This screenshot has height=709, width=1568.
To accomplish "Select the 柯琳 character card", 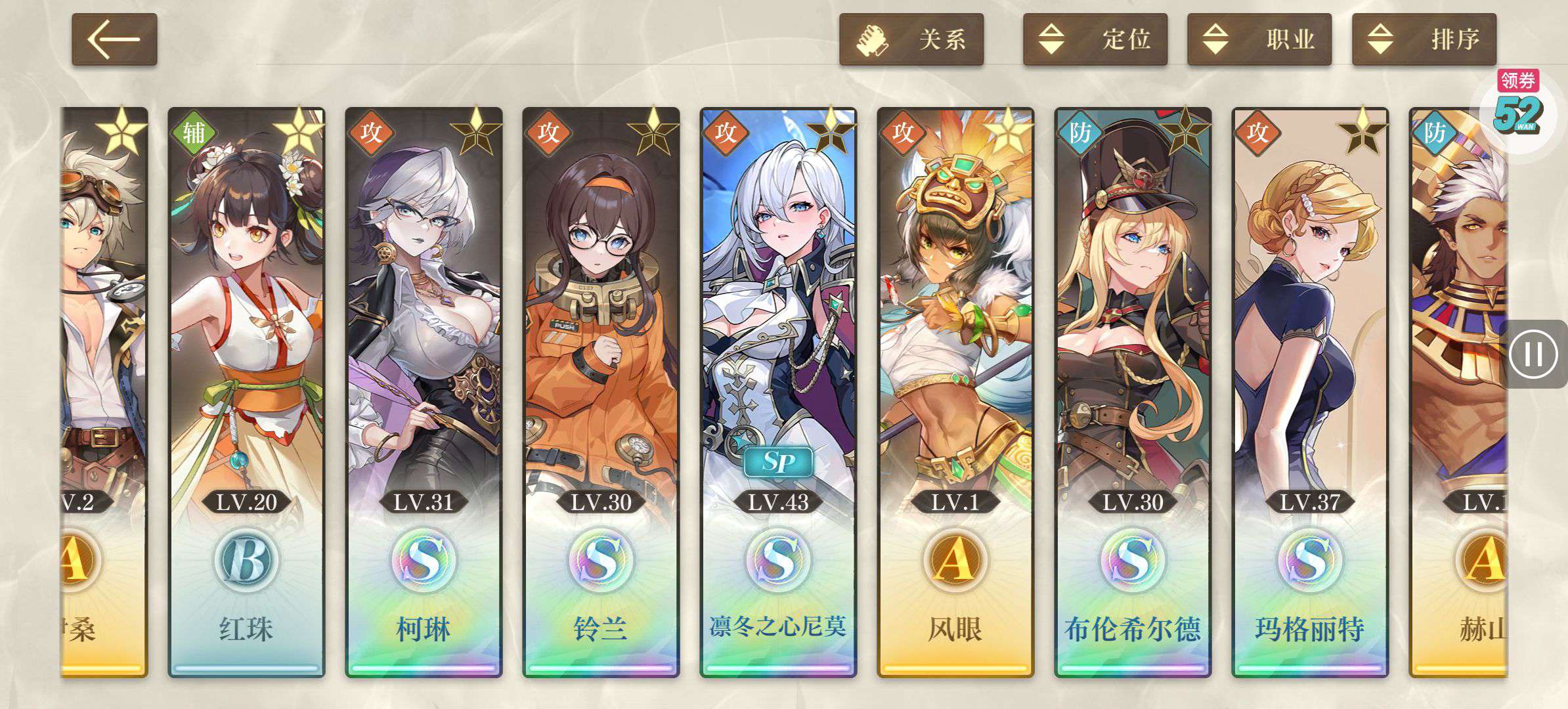I will [x=424, y=392].
